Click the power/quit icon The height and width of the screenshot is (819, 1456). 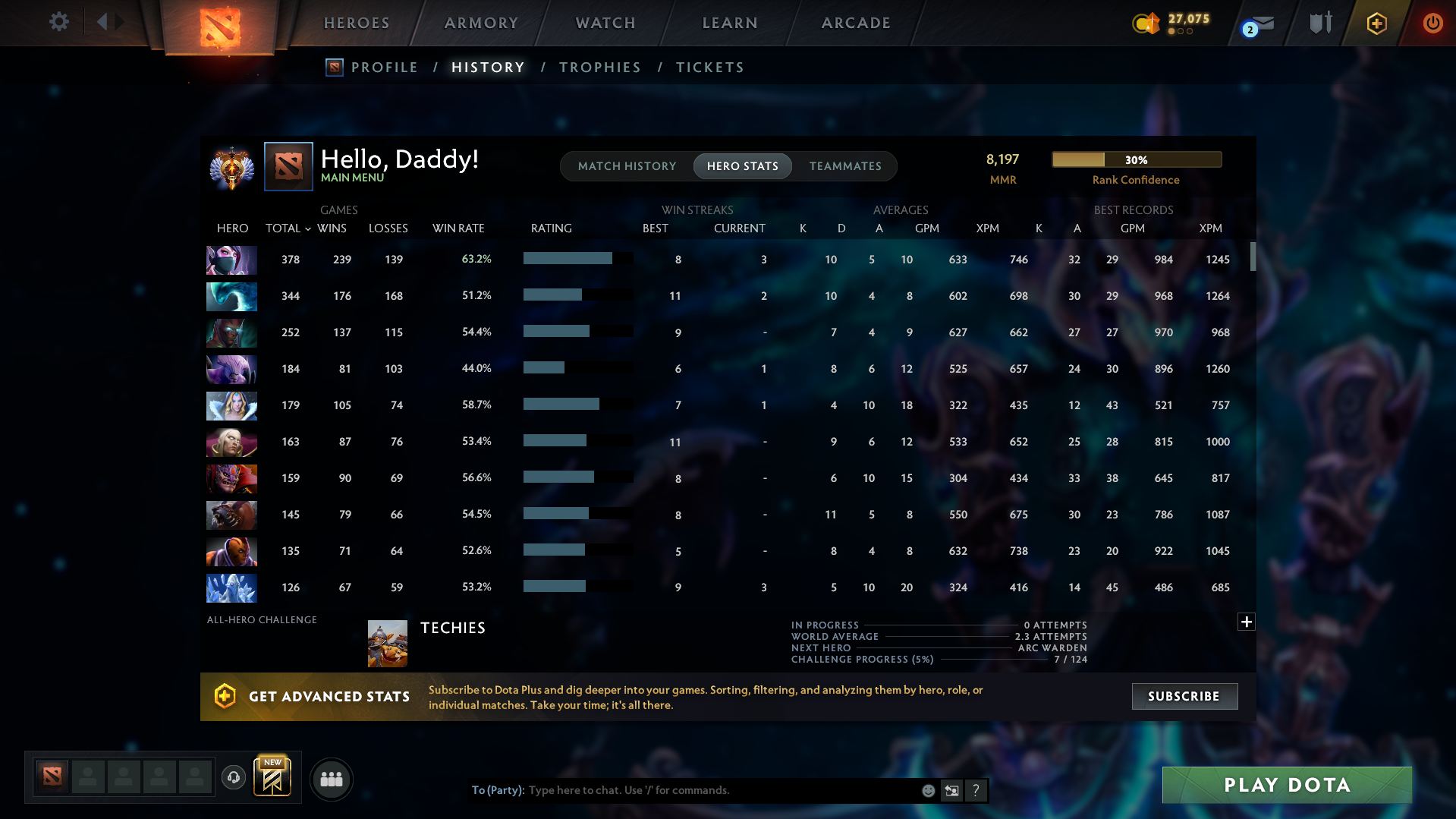[1432, 23]
